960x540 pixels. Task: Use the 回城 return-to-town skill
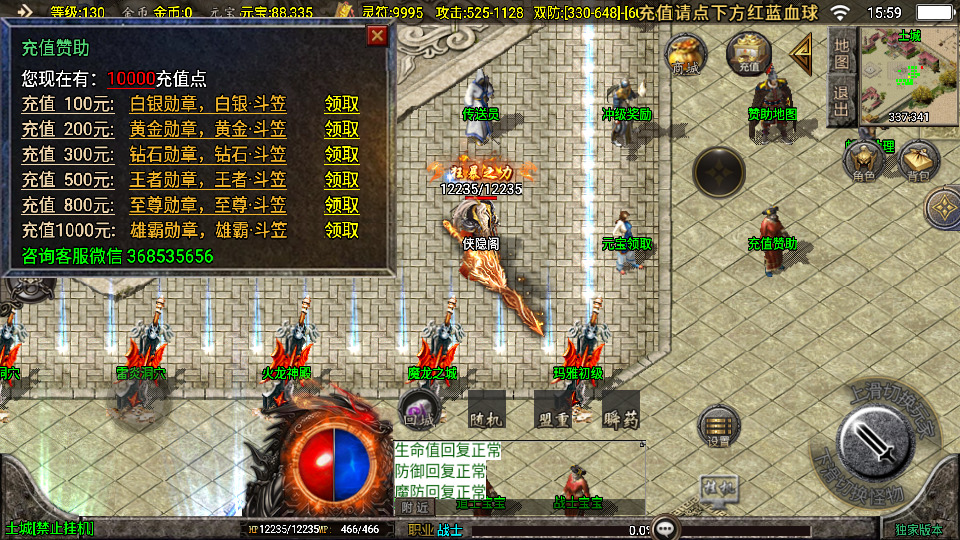419,408
